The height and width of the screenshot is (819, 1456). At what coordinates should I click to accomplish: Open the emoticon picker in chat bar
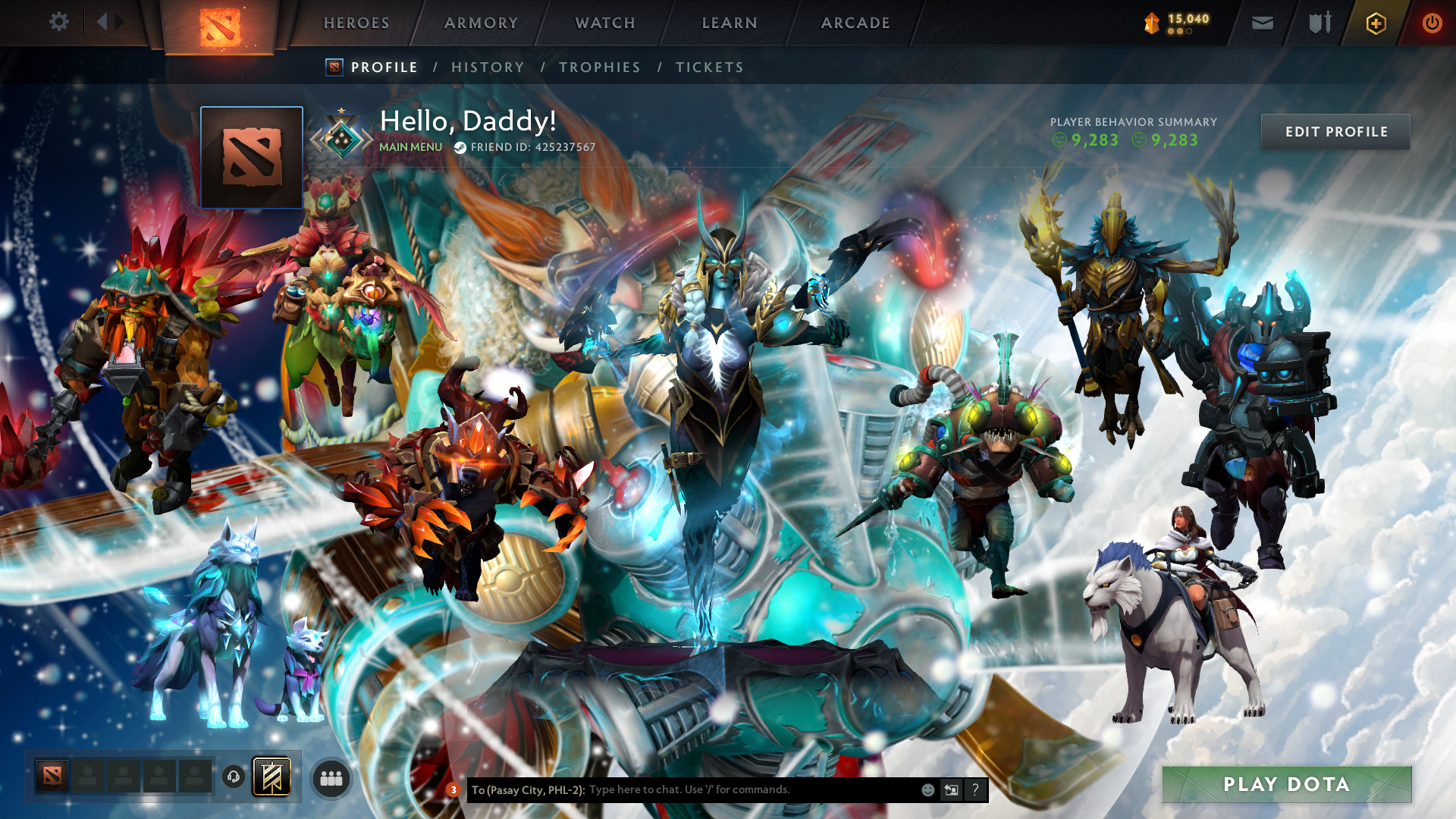927,789
